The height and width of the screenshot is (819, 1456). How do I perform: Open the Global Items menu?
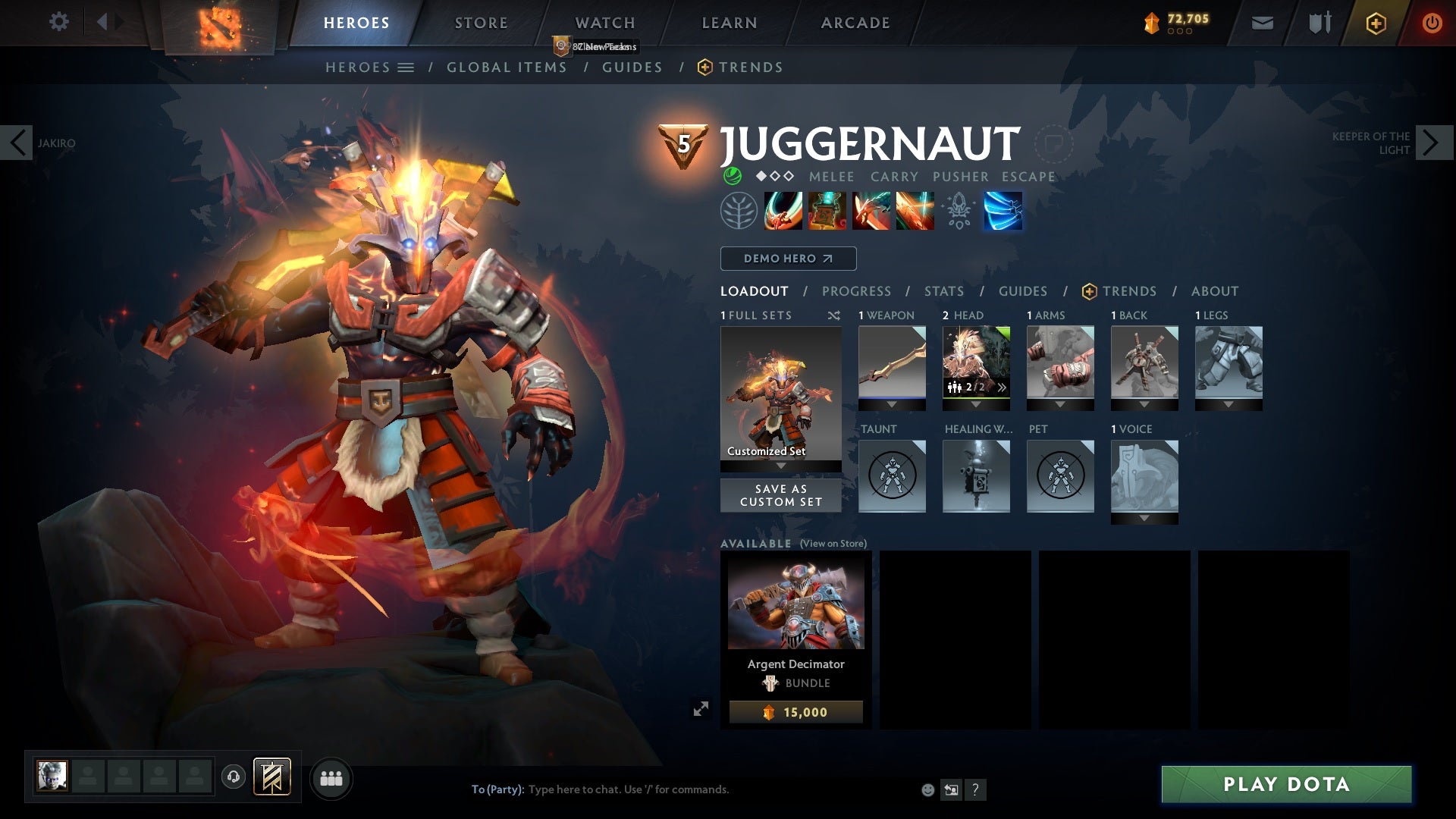(x=507, y=67)
